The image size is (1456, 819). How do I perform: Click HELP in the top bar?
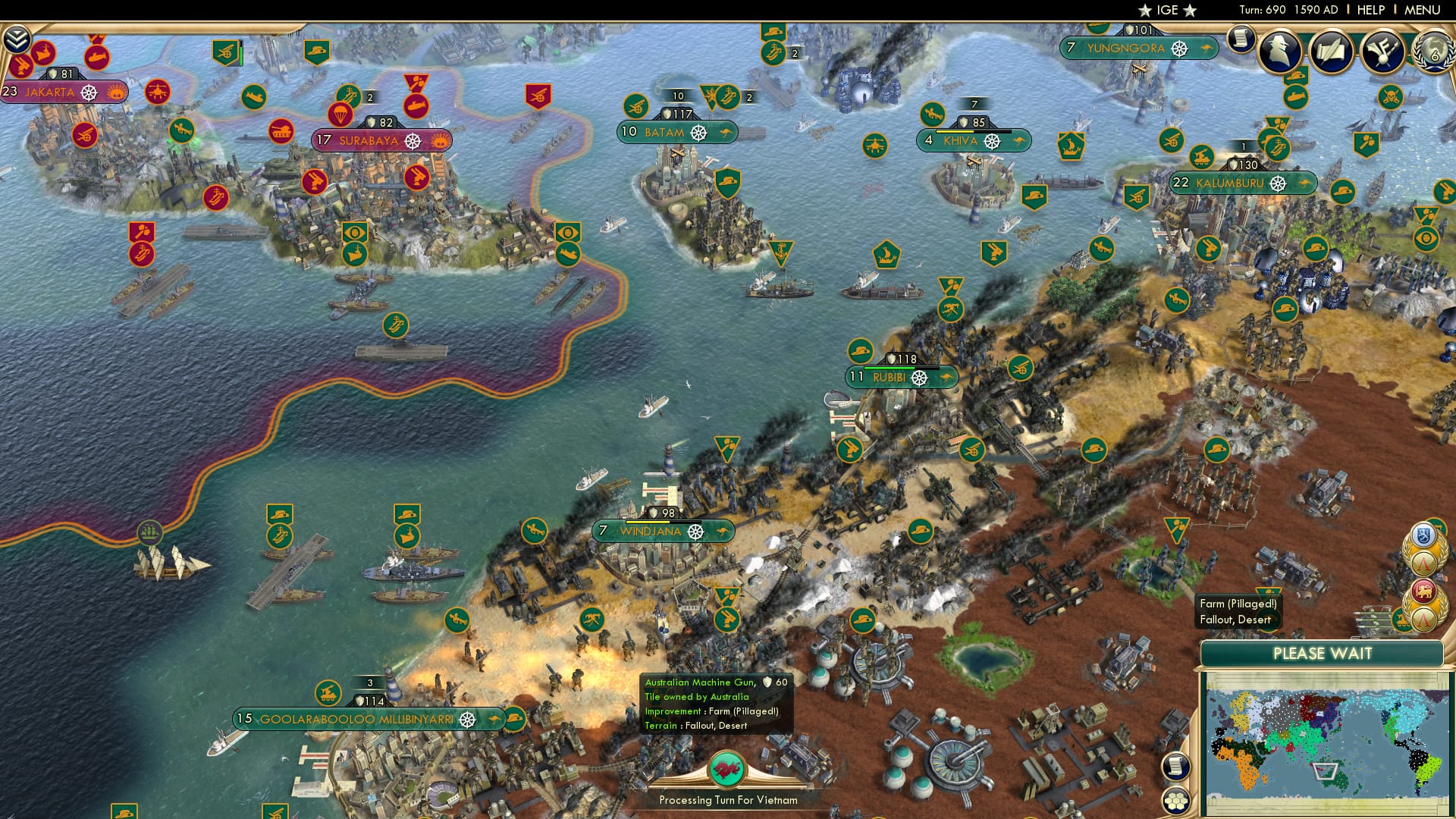(1371, 9)
